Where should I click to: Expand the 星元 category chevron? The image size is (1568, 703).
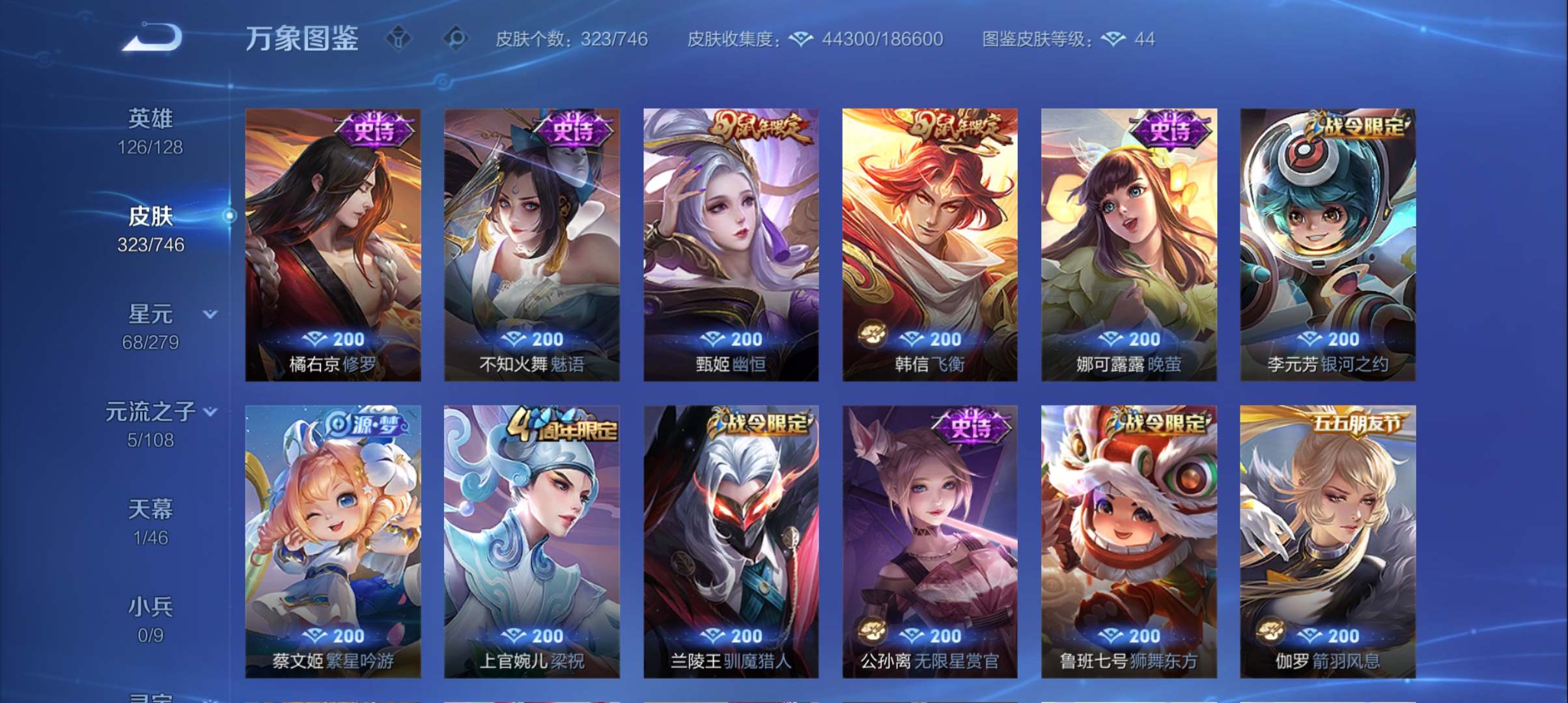click(x=210, y=314)
